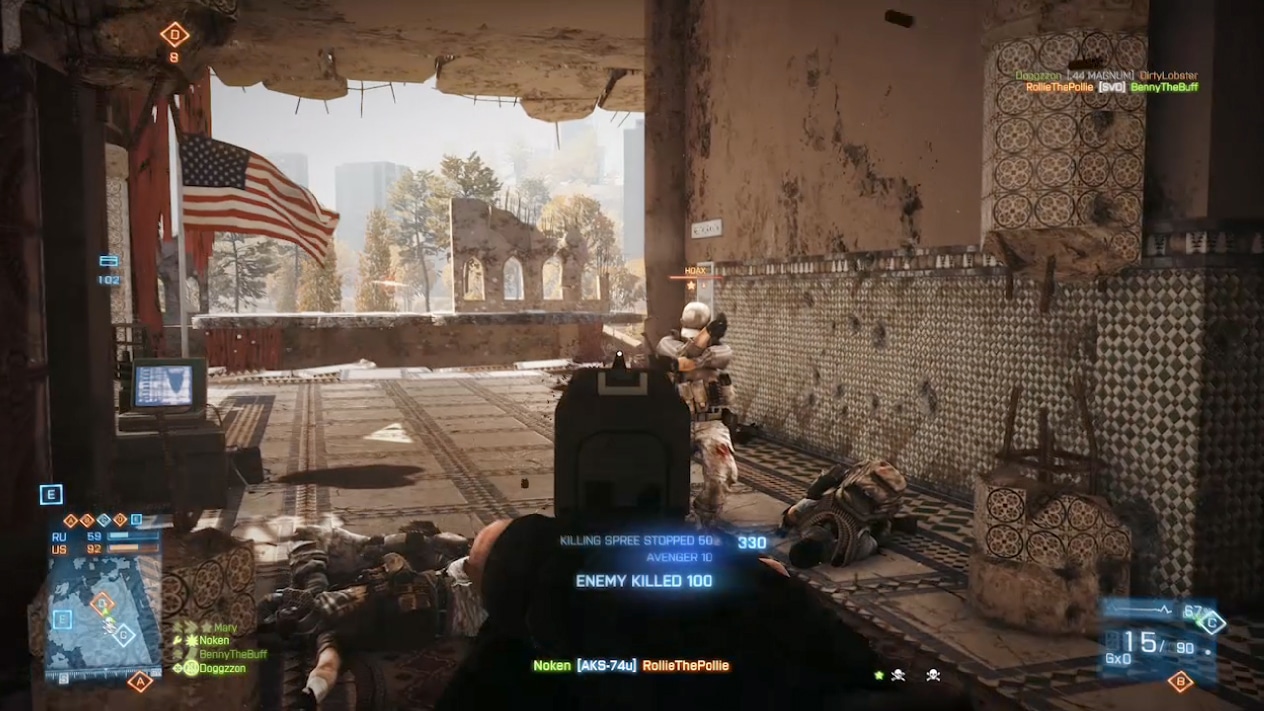The width and height of the screenshot is (1264, 711).
Task: Select the orange objective B waypoint diamond
Action: (x=1180, y=682)
